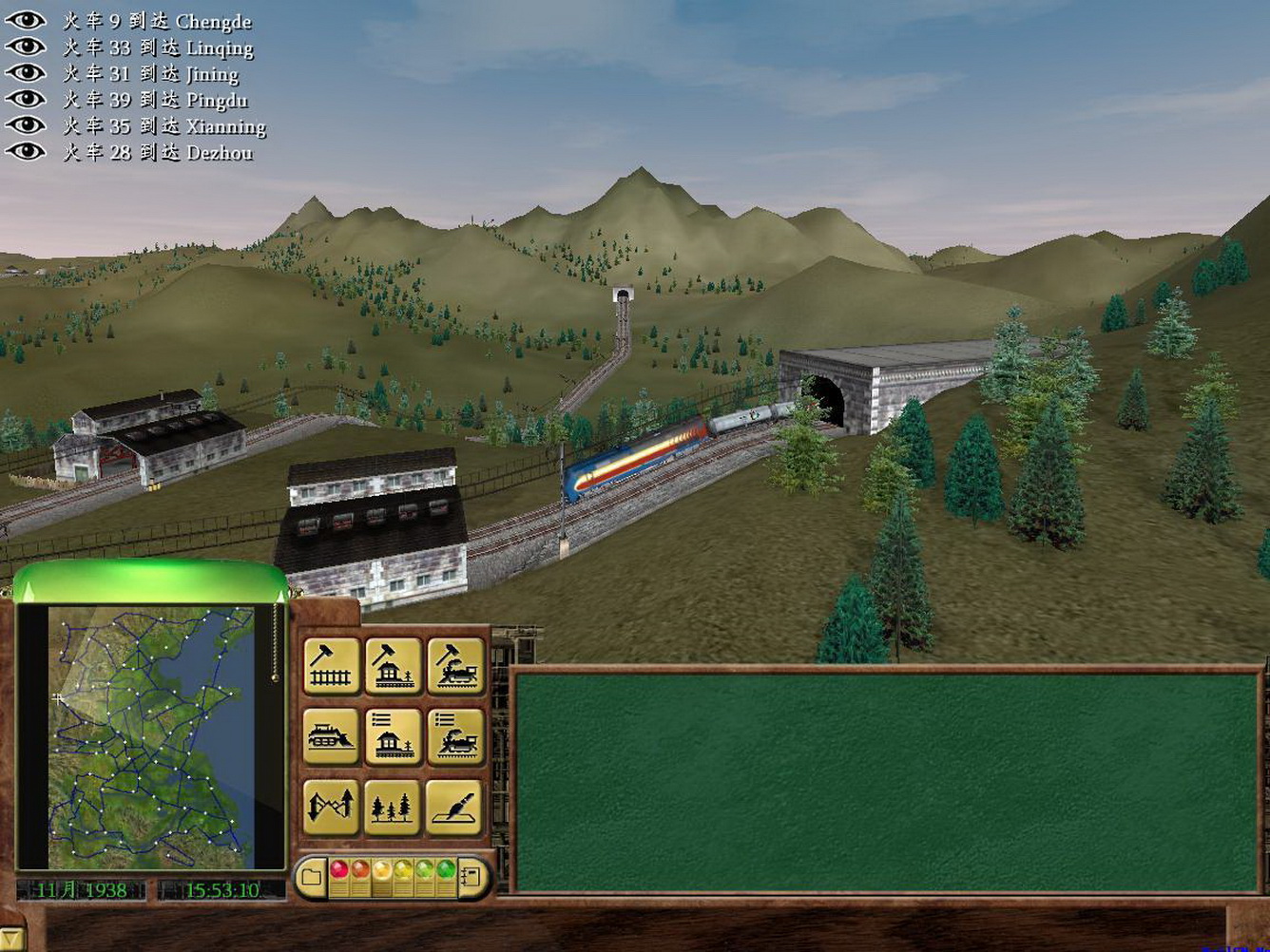This screenshot has width=1270, height=952.
Task: Activate the bulldozer tool
Action: [332, 736]
